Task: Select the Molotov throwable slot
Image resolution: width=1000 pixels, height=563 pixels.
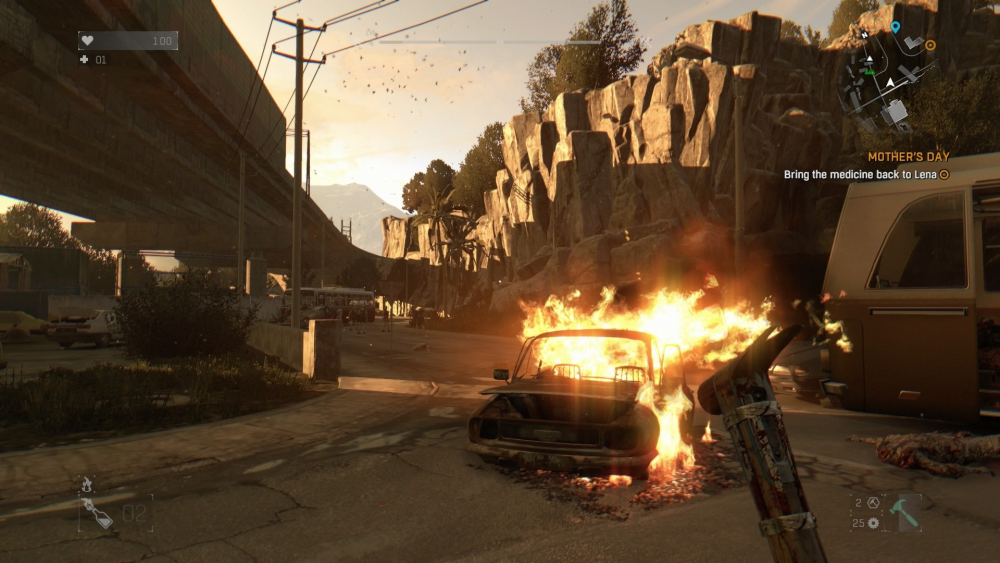Action: [x=98, y=513]
